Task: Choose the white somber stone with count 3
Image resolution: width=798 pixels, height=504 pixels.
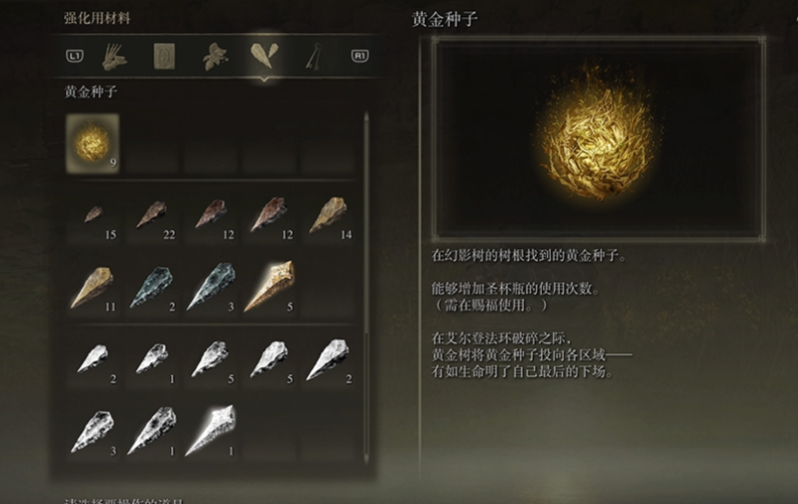Action: pos(92,429)
